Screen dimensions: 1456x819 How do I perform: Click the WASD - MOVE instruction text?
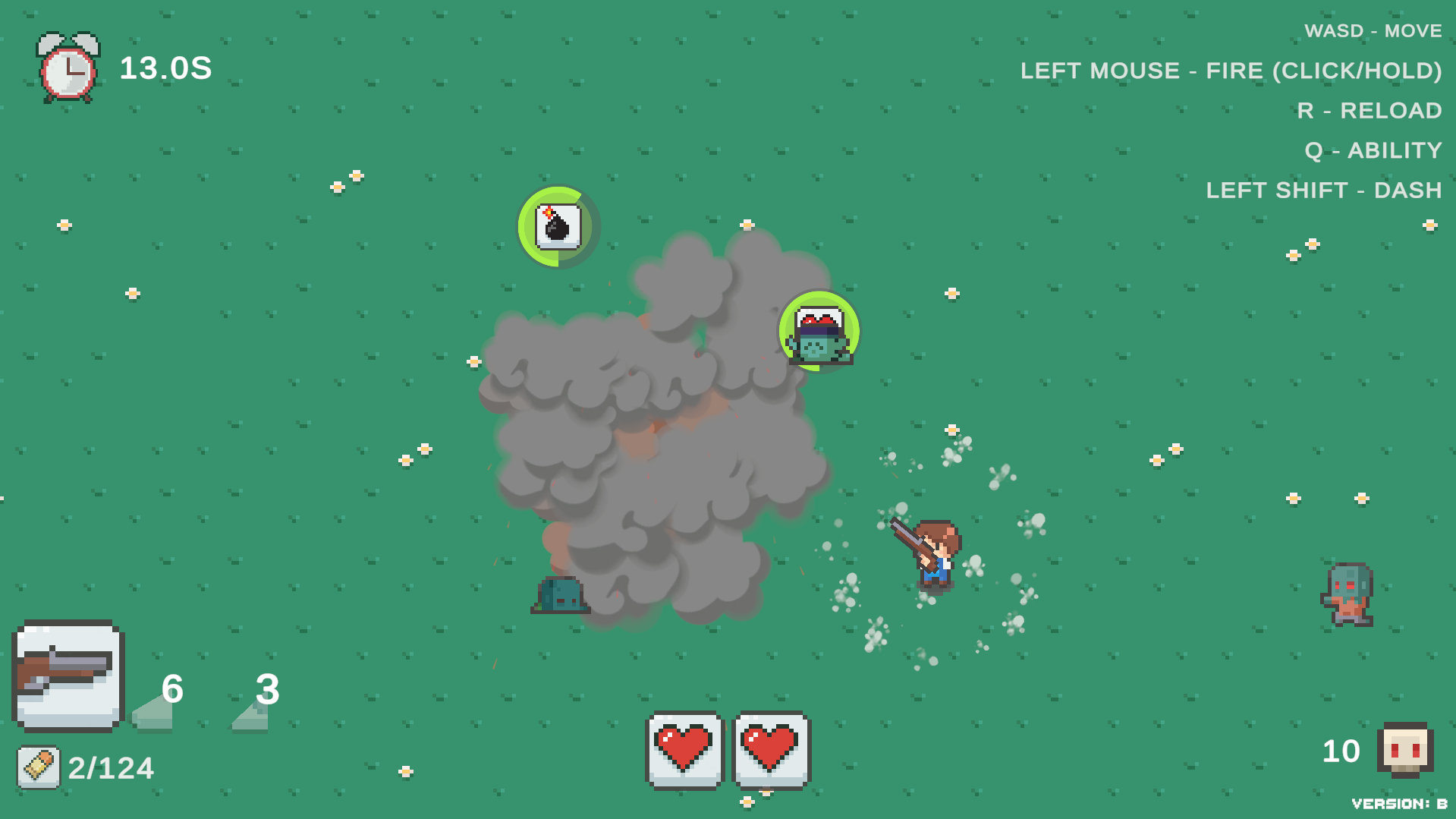(x=1373, y=30)
